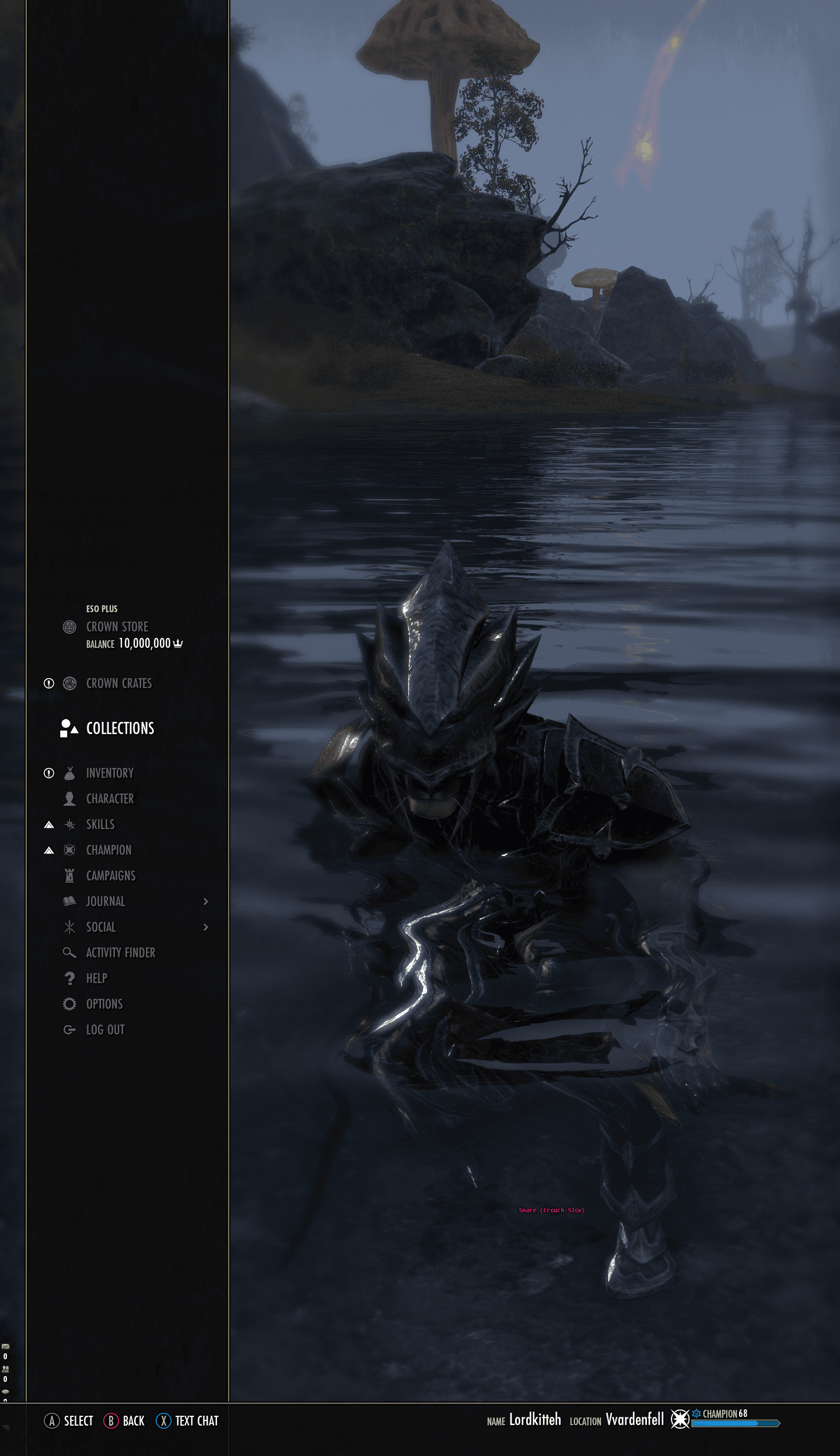Expand the Journal submenu
The image size is (840, 1456).
206,901
